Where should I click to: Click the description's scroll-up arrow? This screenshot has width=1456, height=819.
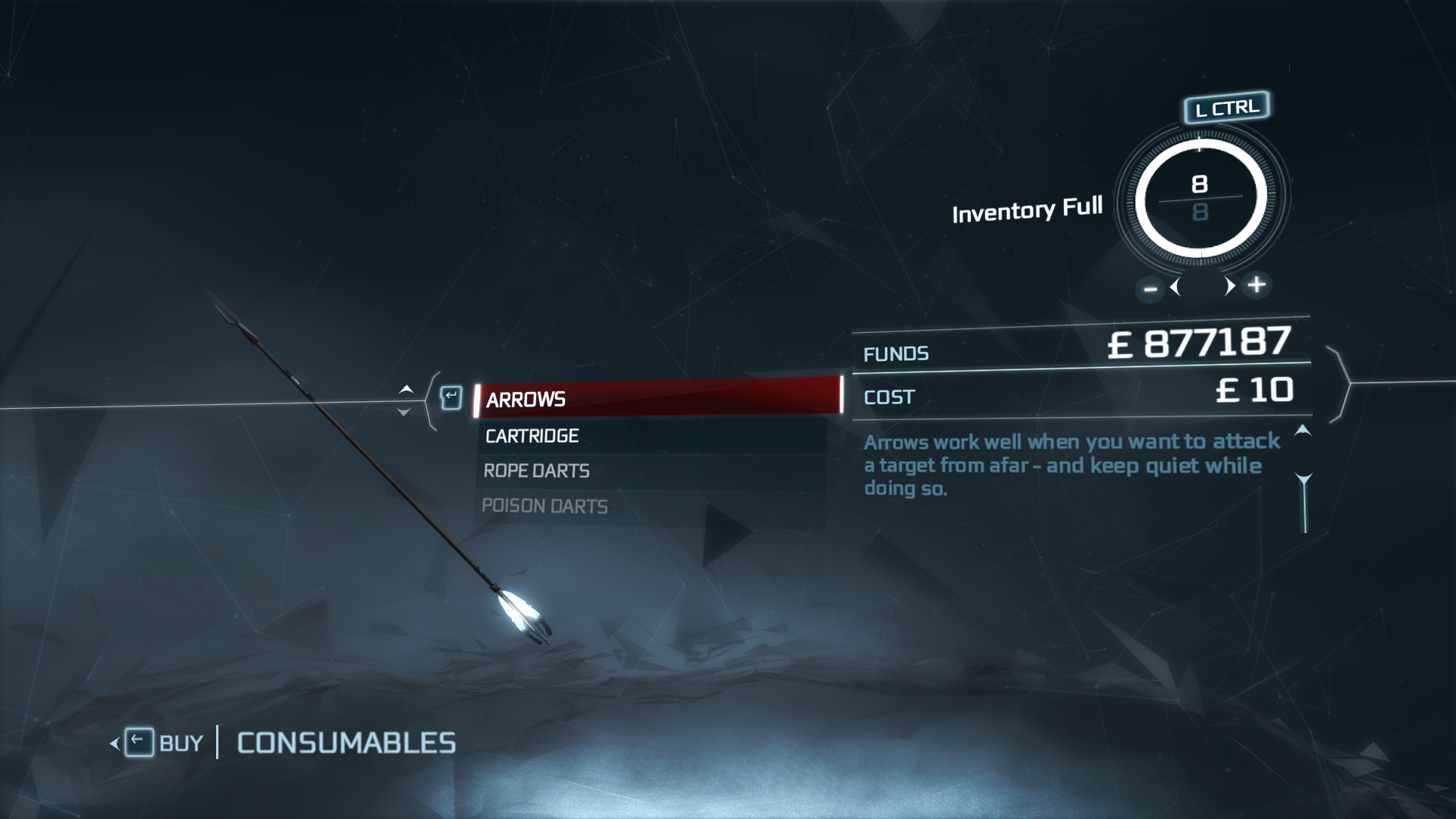(1302, 431)
